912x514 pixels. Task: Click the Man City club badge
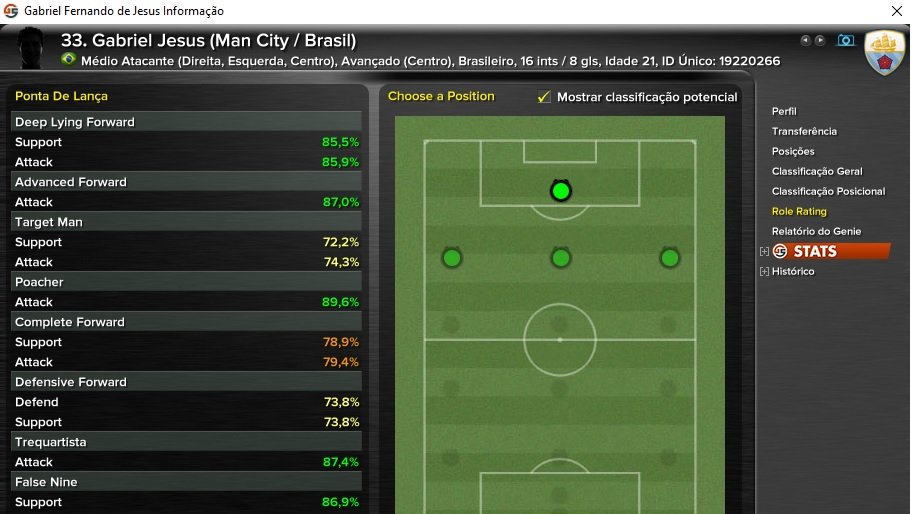885,52
